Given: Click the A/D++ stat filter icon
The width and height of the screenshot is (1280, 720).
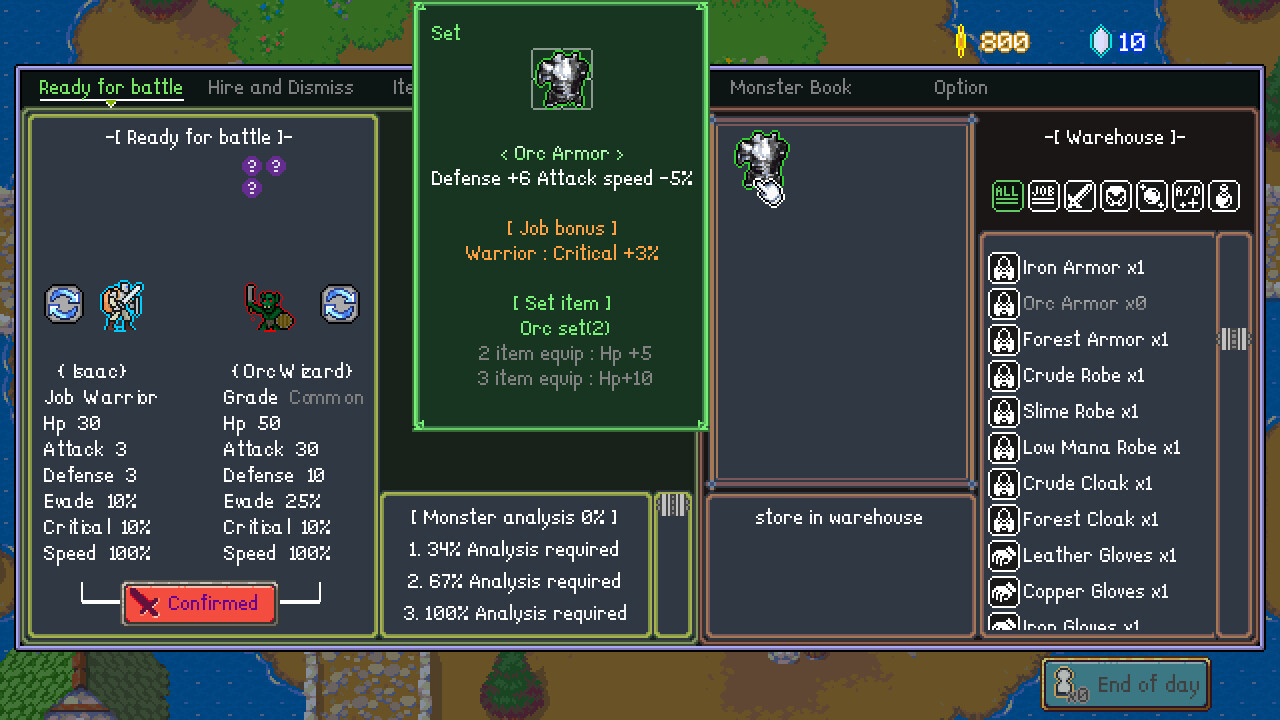Looking at the screenshot, I should tap(1188, 196).
